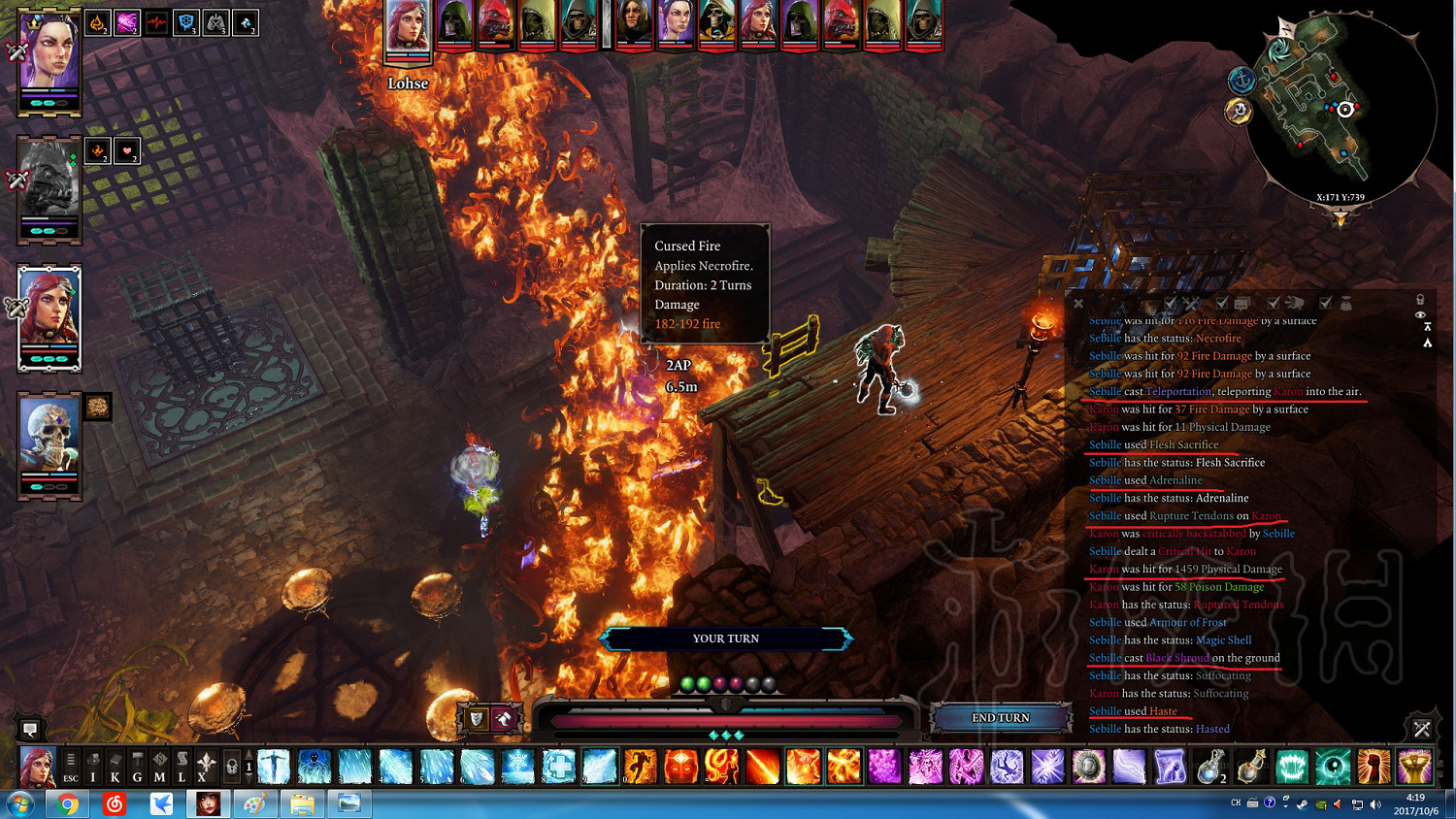Toggle the combat log sword filter checkbox

[x=1171, y=304]
